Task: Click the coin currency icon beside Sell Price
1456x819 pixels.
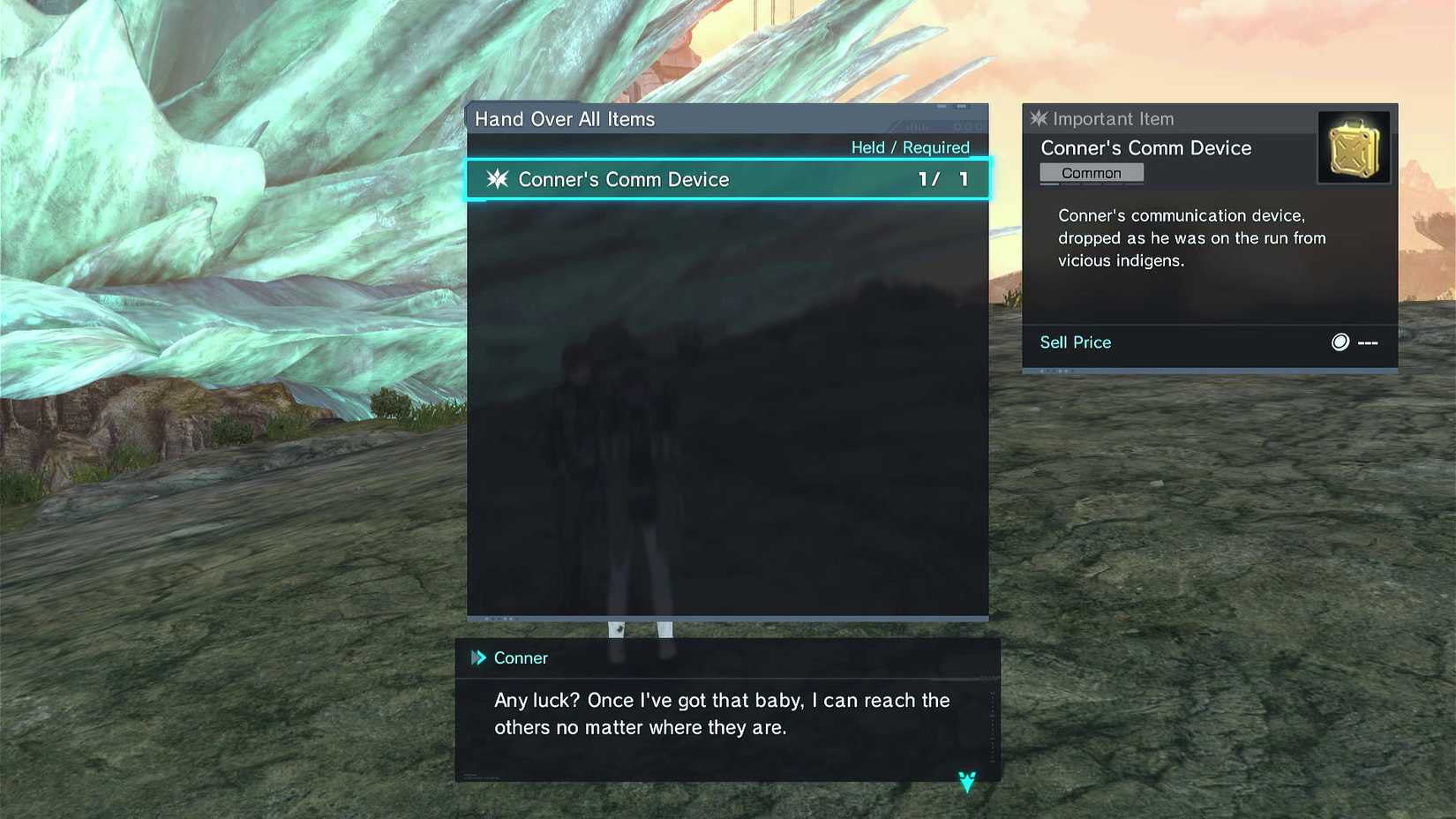Action: coord(1341,342)
